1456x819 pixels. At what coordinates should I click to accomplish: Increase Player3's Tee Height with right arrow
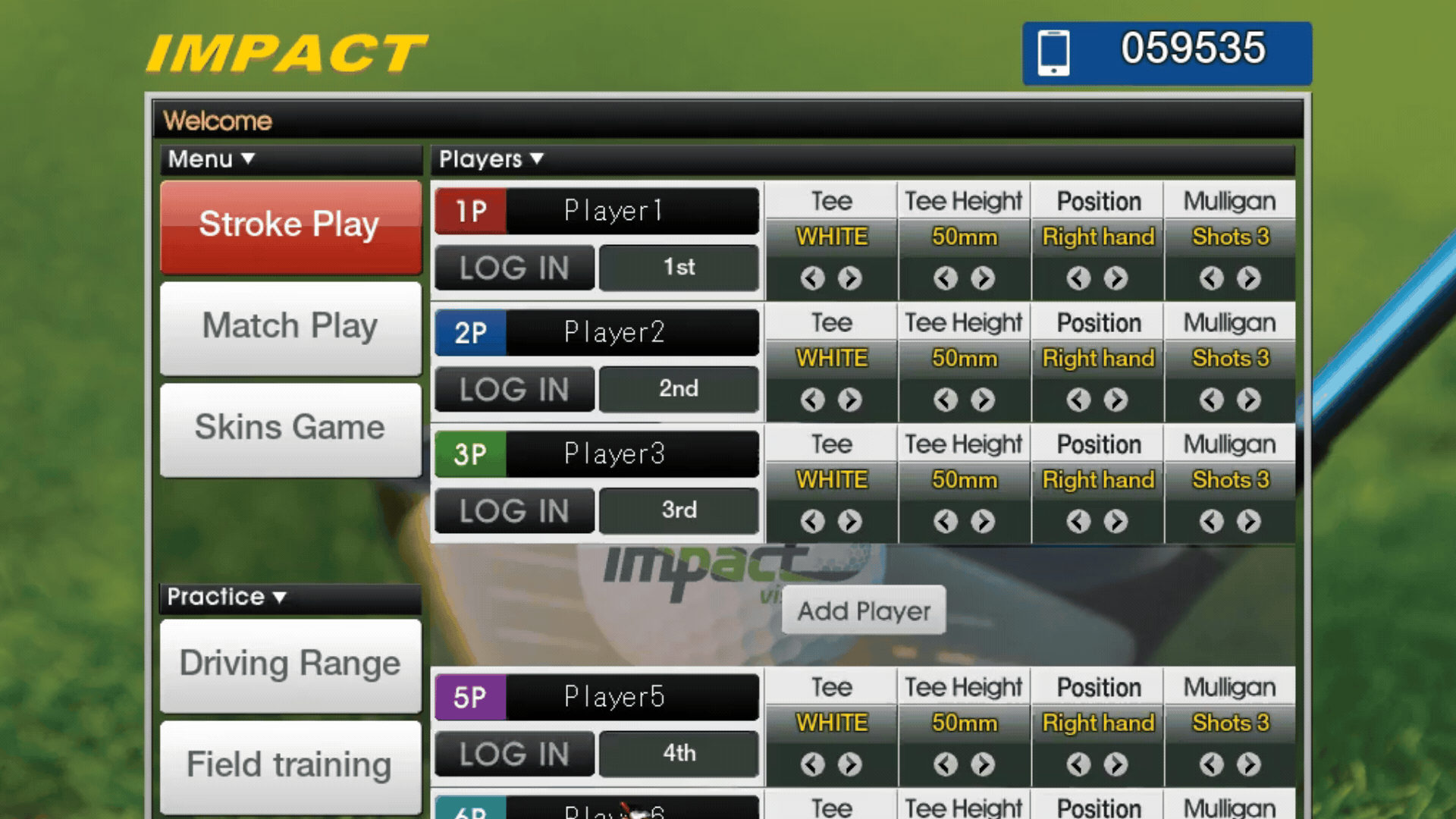[984, 521]
